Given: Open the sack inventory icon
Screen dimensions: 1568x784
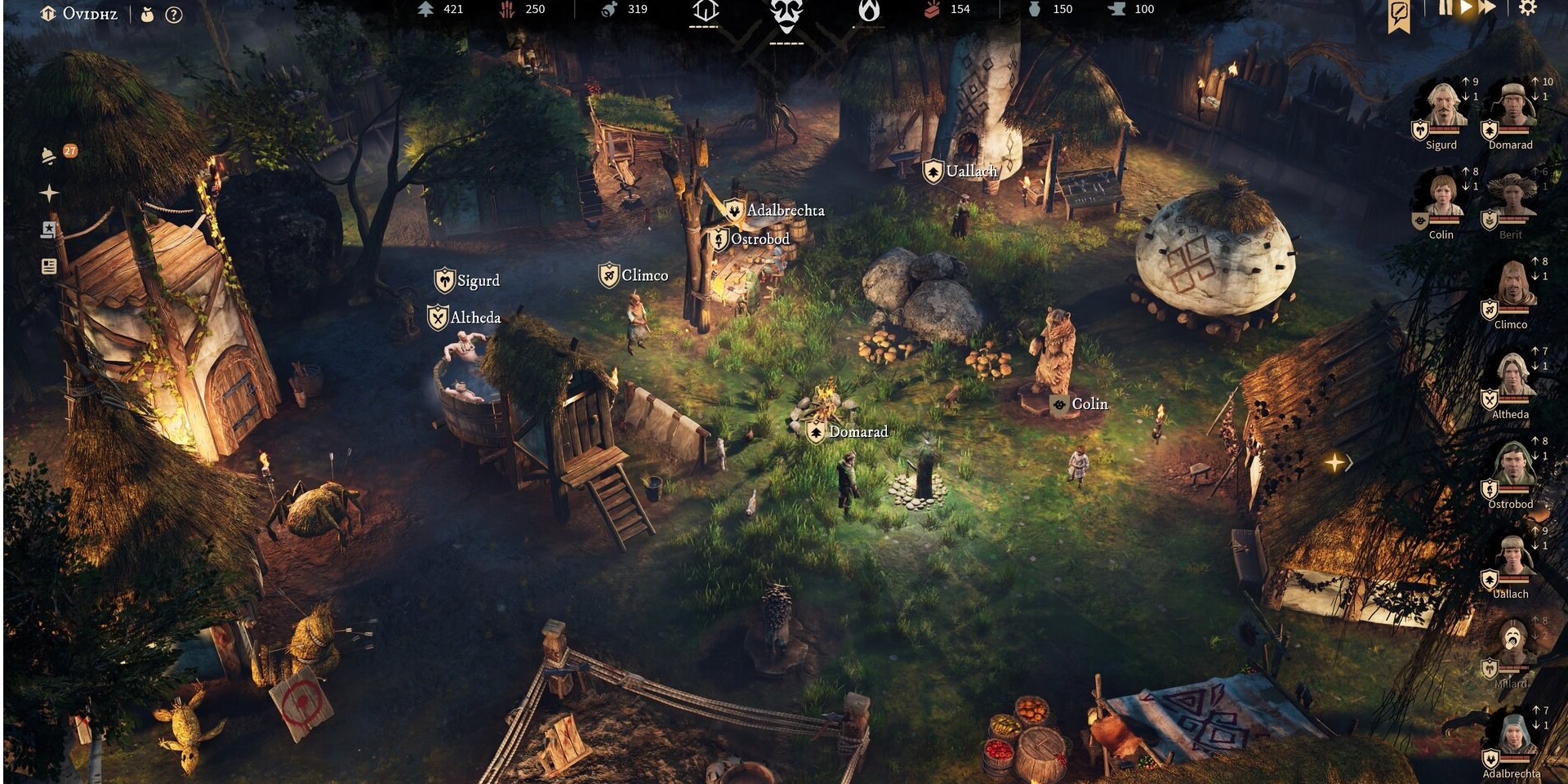Looking at the screenshot, I should click(148, 15).
